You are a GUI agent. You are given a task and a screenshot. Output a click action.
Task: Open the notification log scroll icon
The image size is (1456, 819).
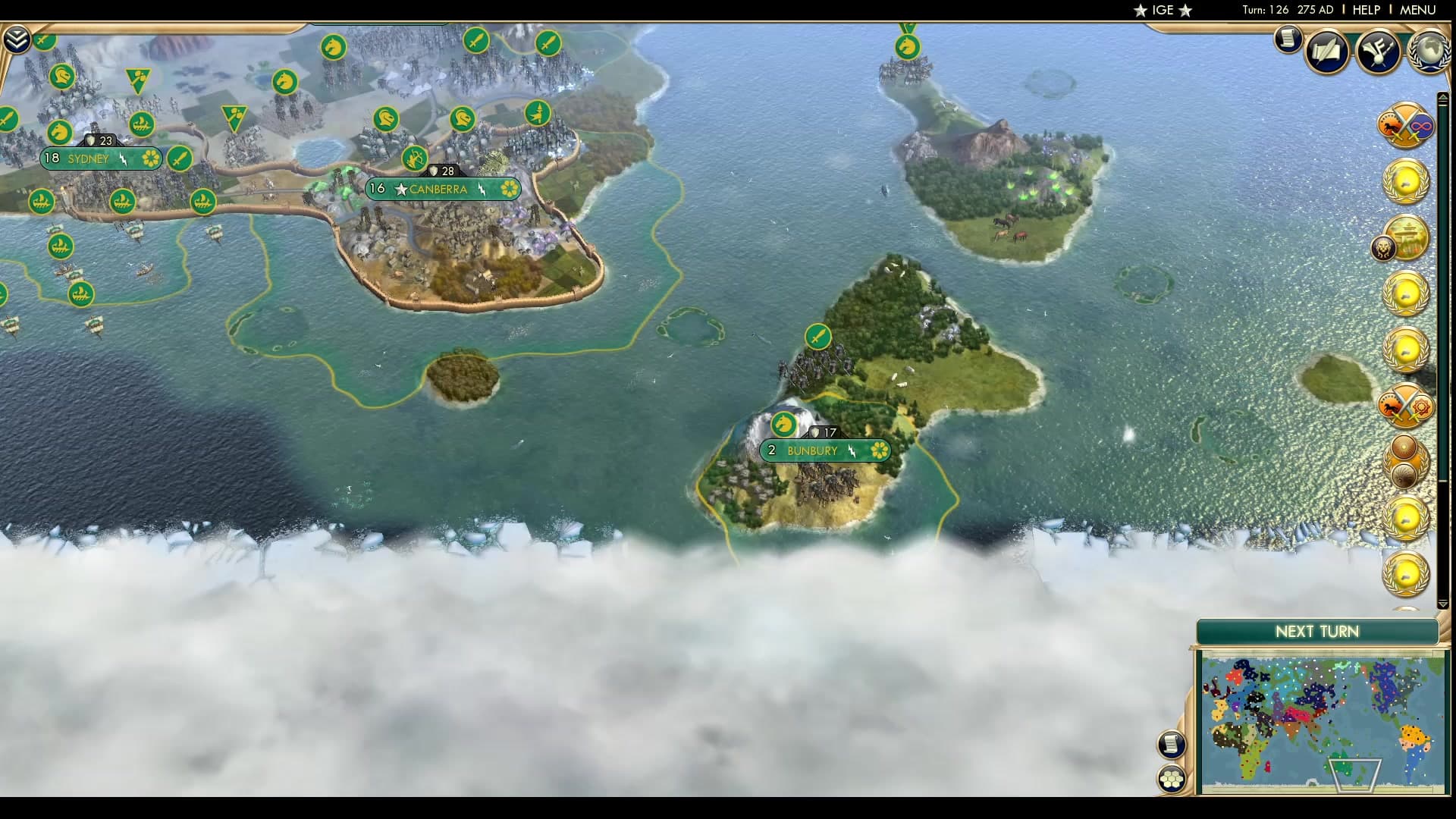[x=1288, y=39]
